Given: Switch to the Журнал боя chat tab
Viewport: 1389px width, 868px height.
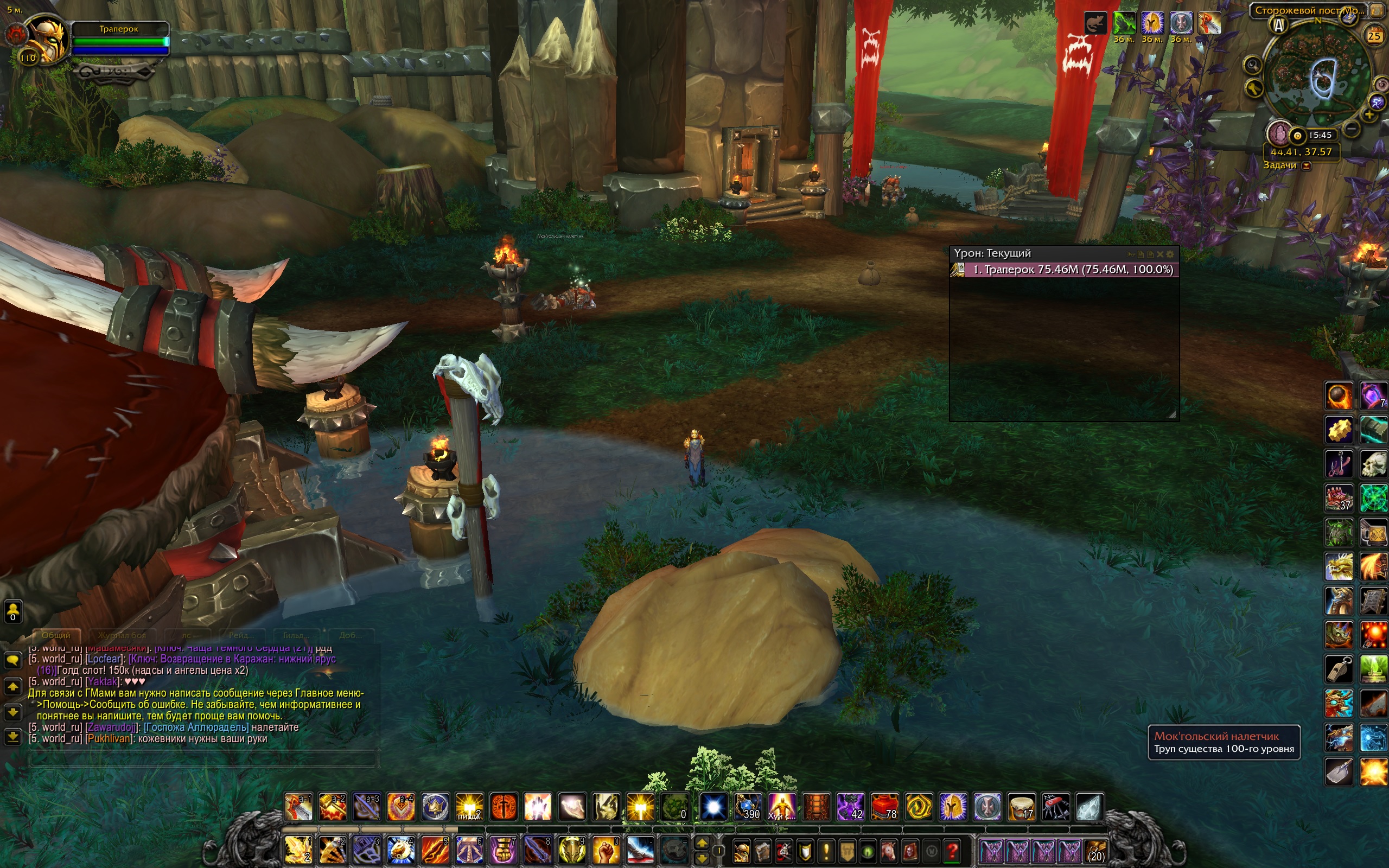Looking at the screenshot, I should 122,635.
